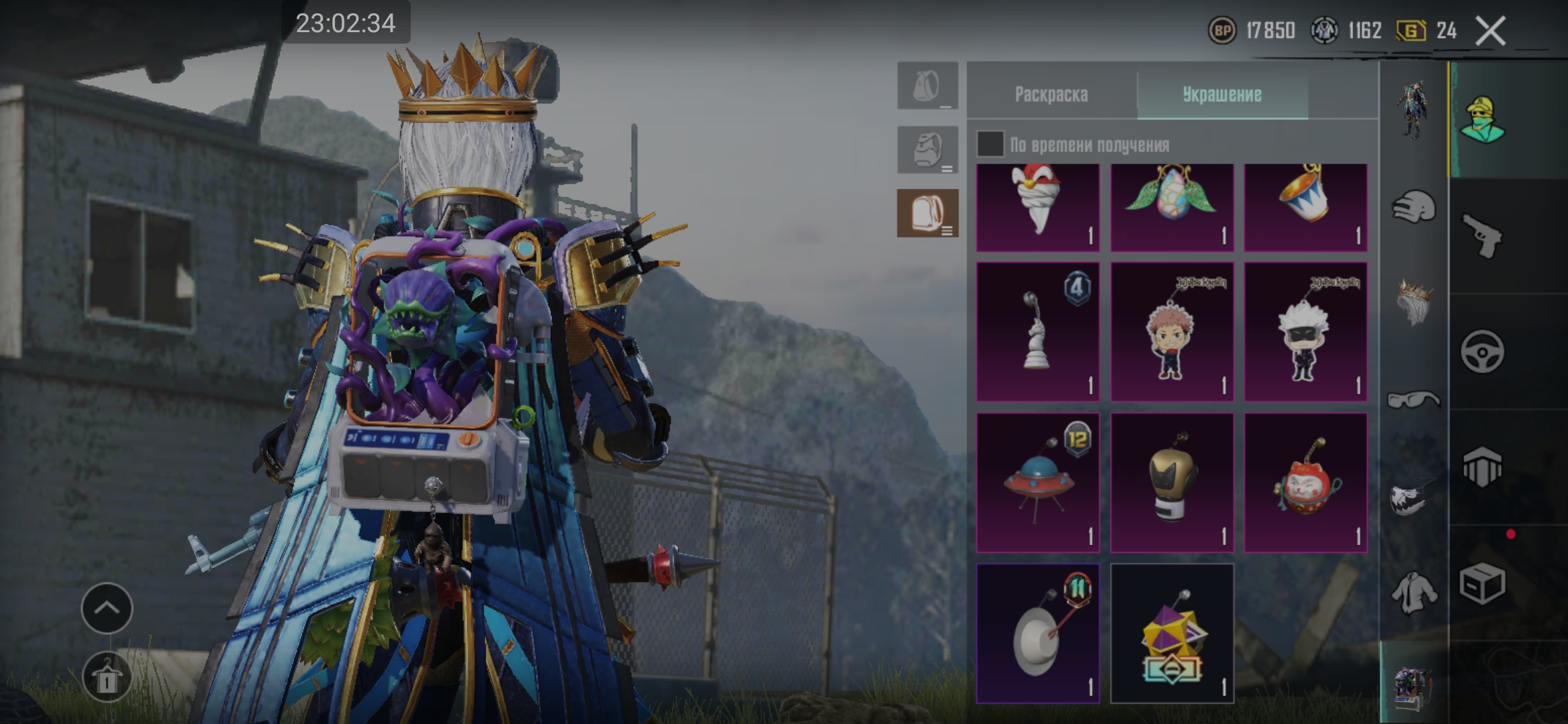This screenshot has width=1568, height=724.
Task: Select the white chess knight charm
Action: tap(1037, 332)
